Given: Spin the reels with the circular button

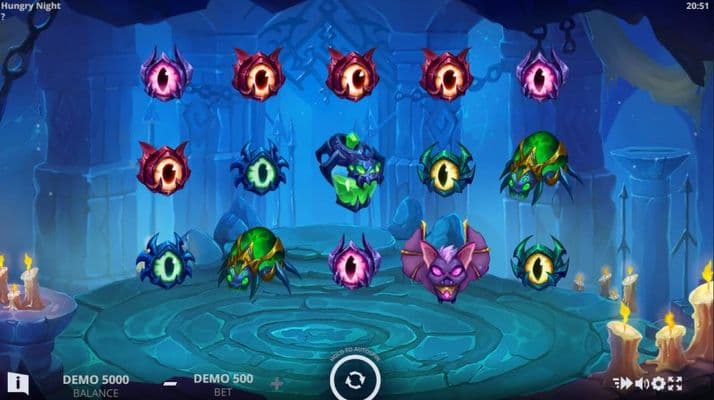Looking at the screenshot, I should point(355,380).
